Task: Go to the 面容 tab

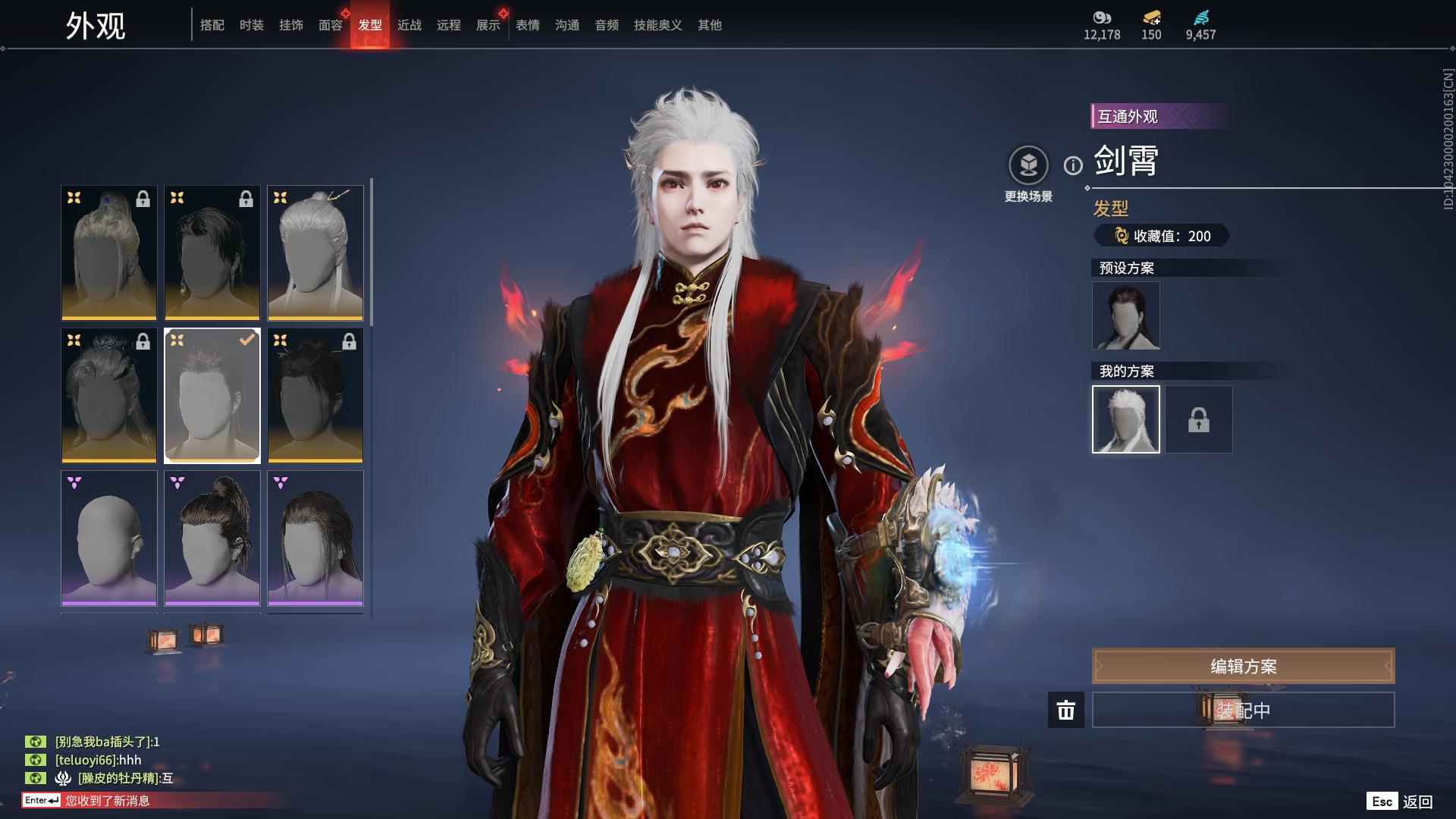Action: click(331, 25)
